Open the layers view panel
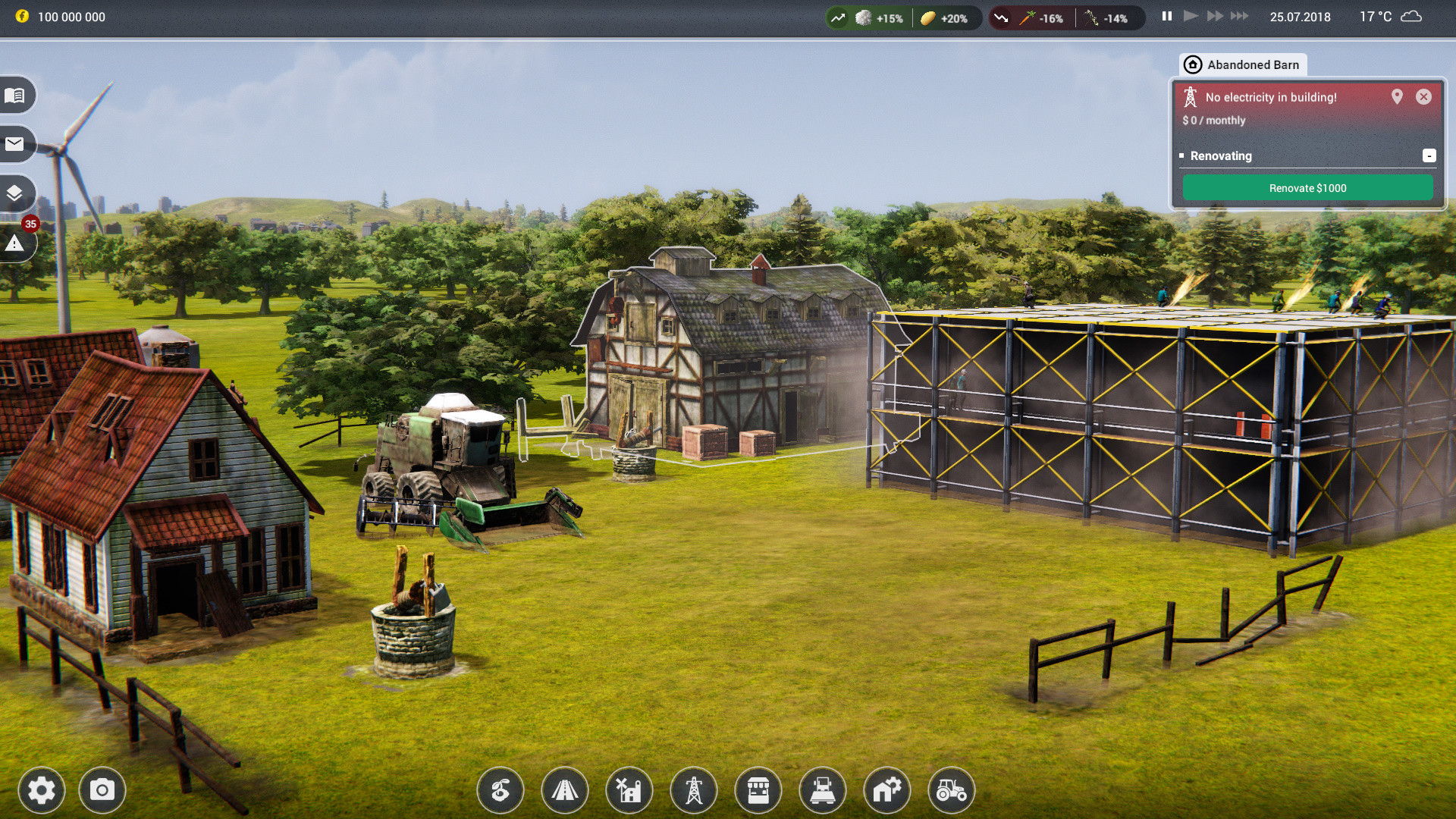The width and height of the screenshot is (1456, 819). [17, 193]
